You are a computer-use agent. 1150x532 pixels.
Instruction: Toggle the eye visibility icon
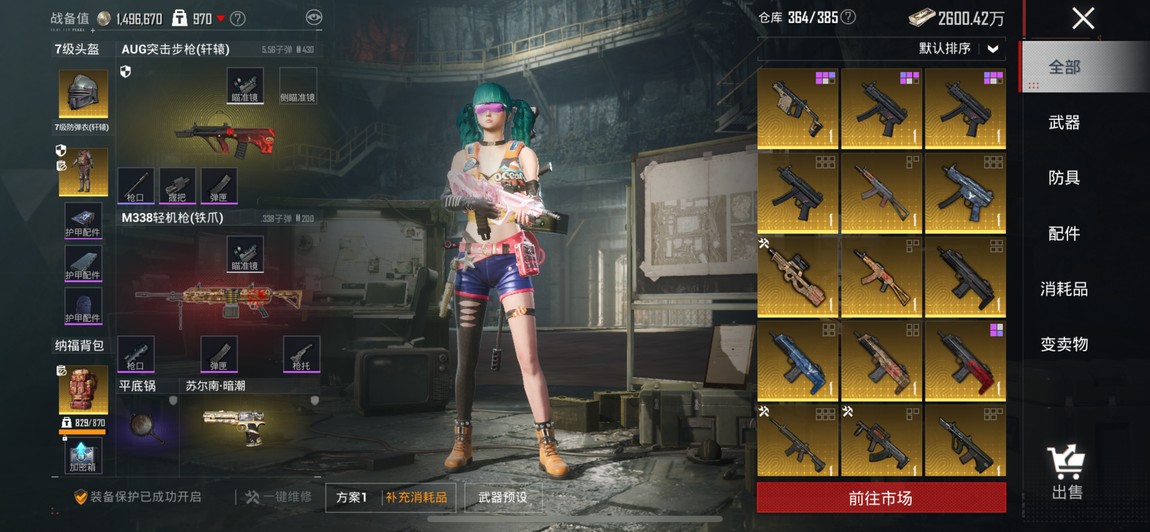(x=314, y=17)
